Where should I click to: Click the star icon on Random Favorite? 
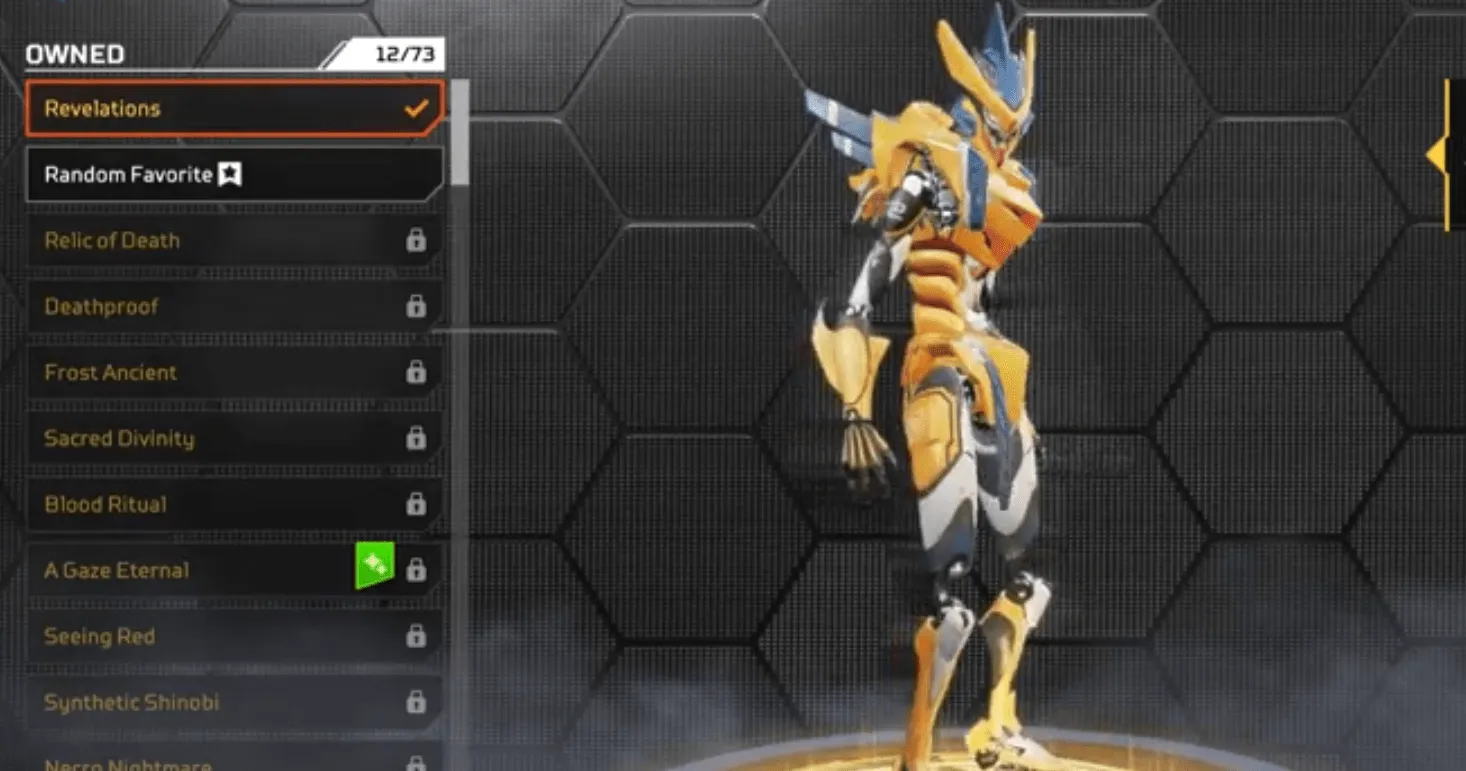click(x=228, y=173)
